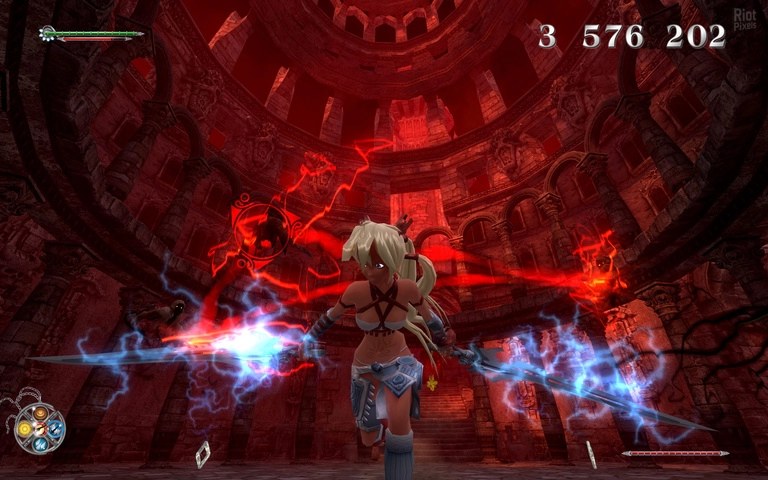The height and width of the screenshot is (480, 768).
Task: Pick the teal ice crystal orb
Action: [x=40, y=443]
